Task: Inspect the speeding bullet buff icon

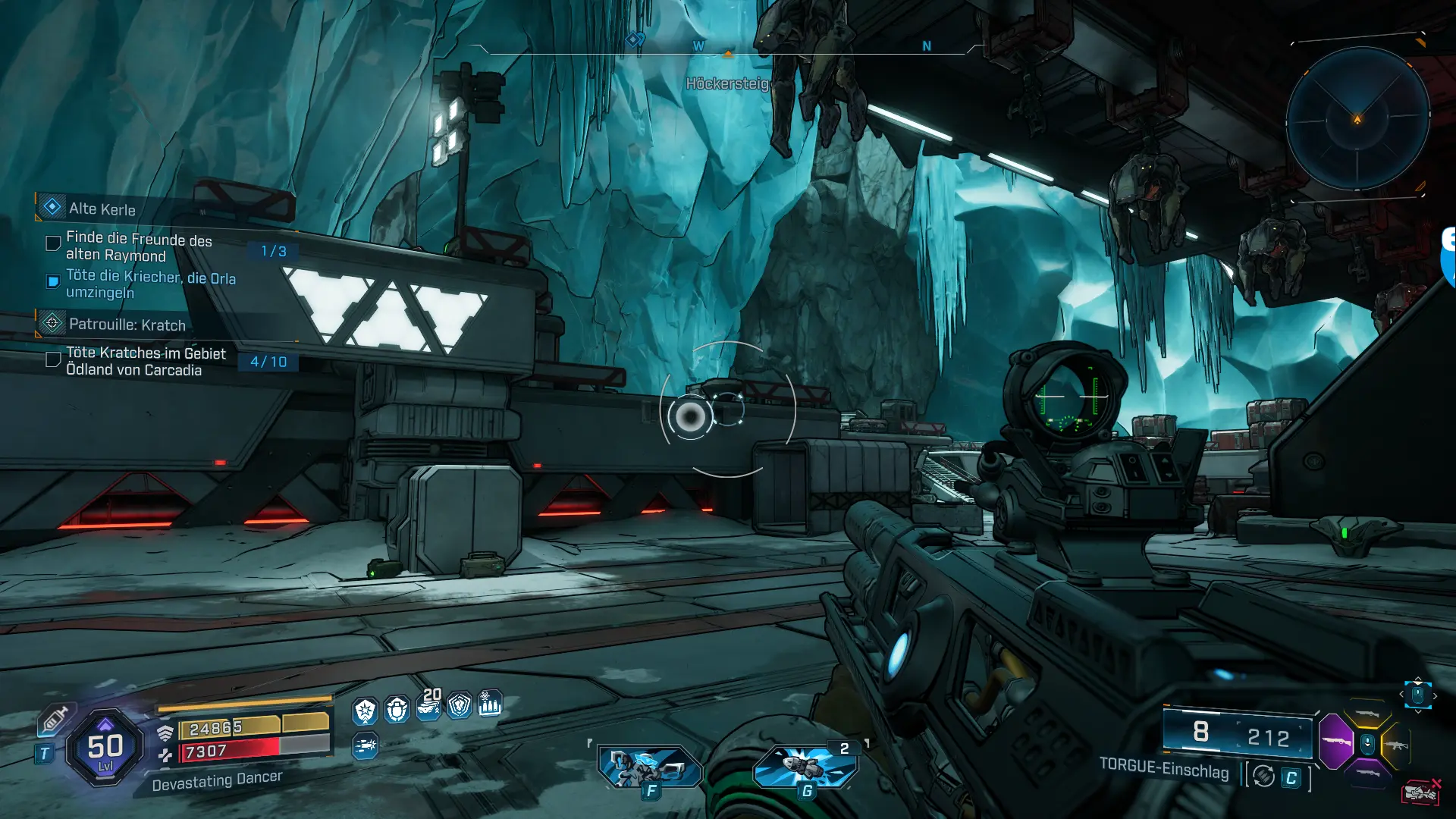Action: [x=365, y=746]
